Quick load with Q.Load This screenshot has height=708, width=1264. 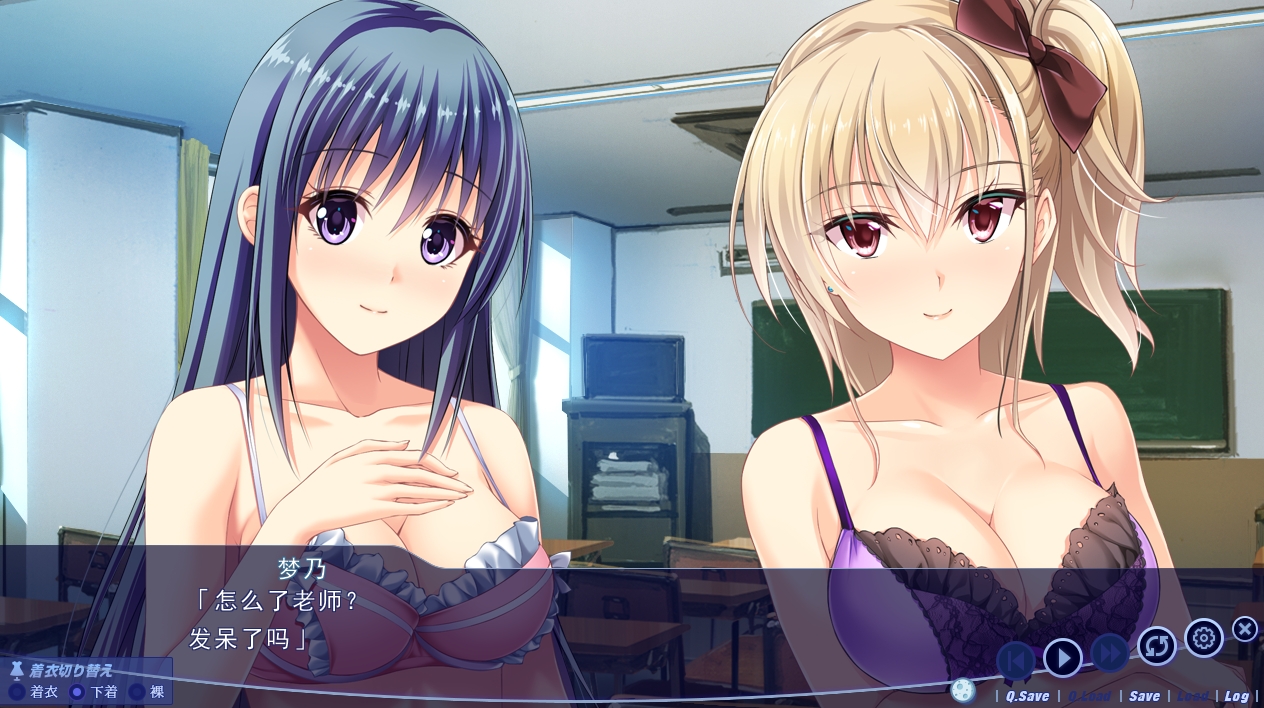[x=1088, y=696]
